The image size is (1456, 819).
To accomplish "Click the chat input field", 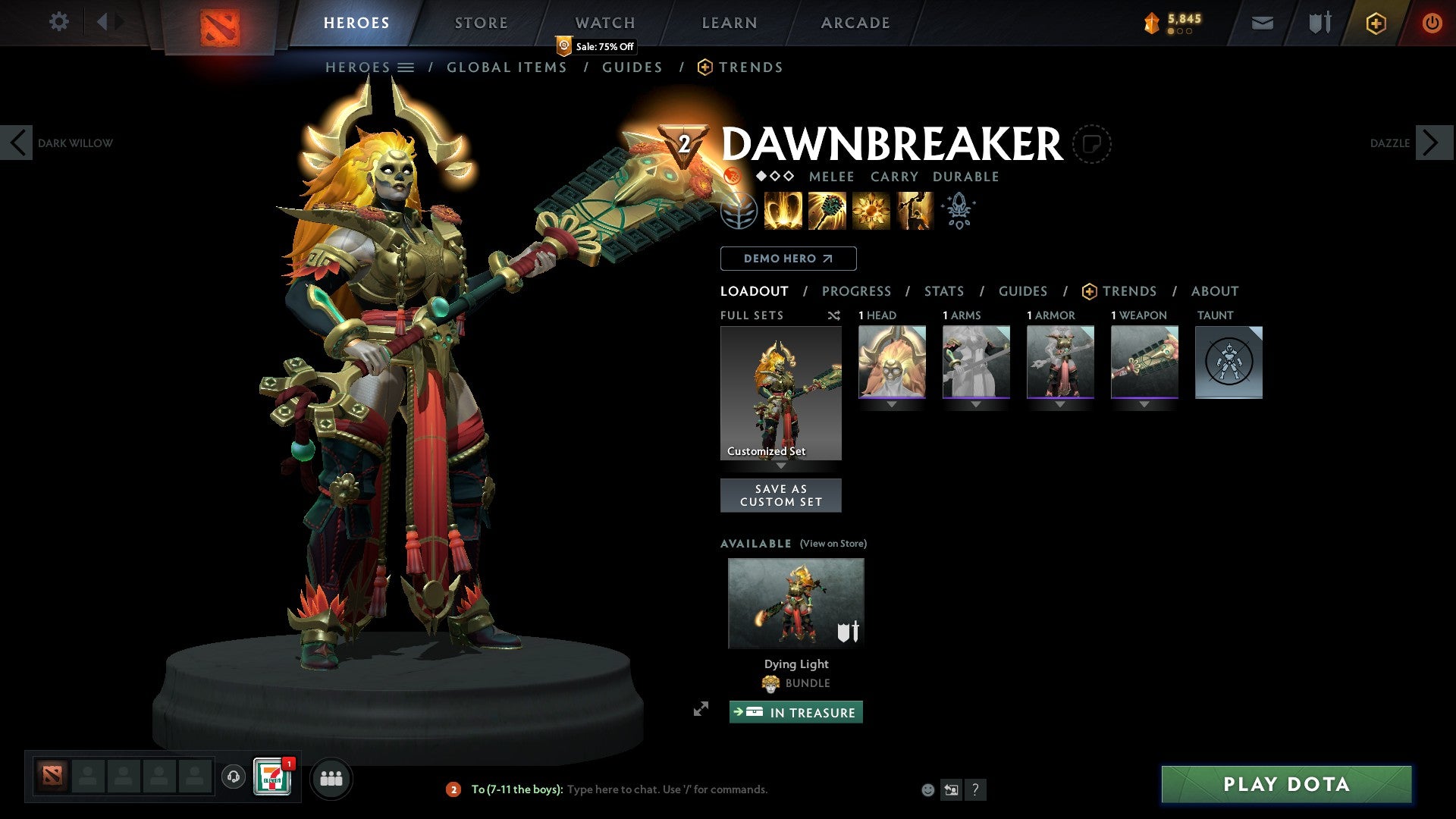I will 682,789.
